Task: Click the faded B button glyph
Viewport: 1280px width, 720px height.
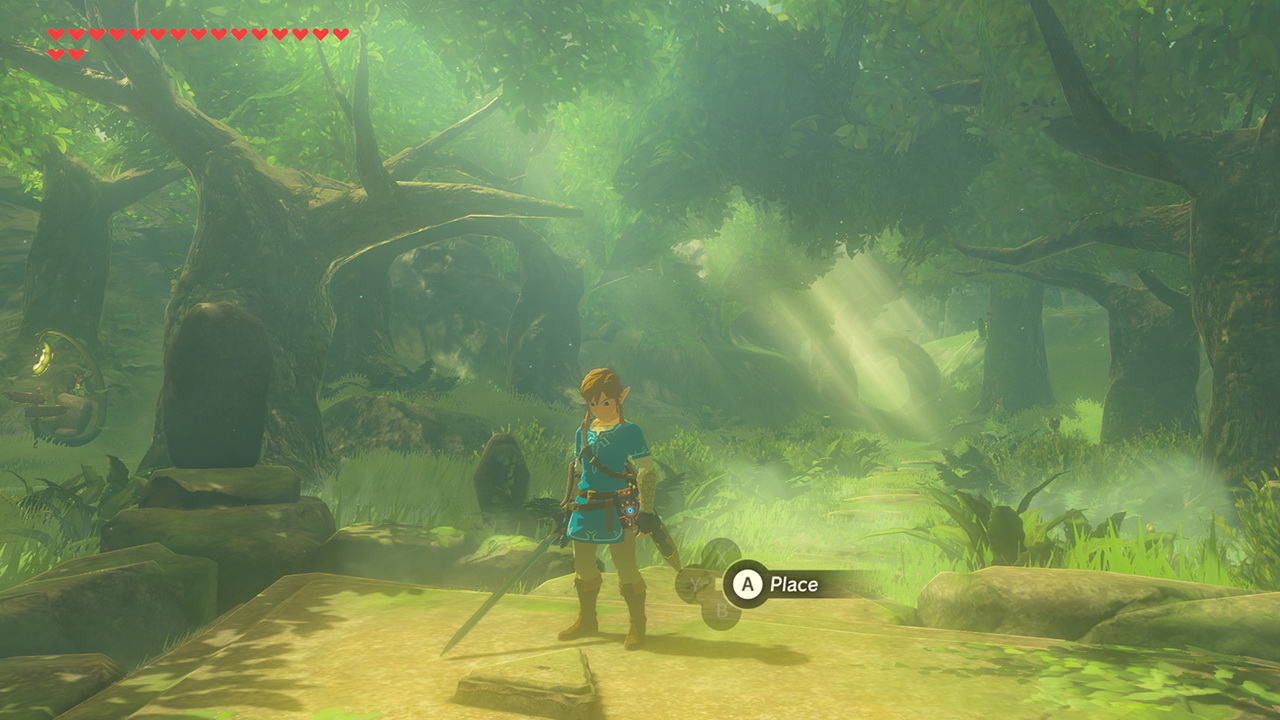Action: (x=722, y=609)
